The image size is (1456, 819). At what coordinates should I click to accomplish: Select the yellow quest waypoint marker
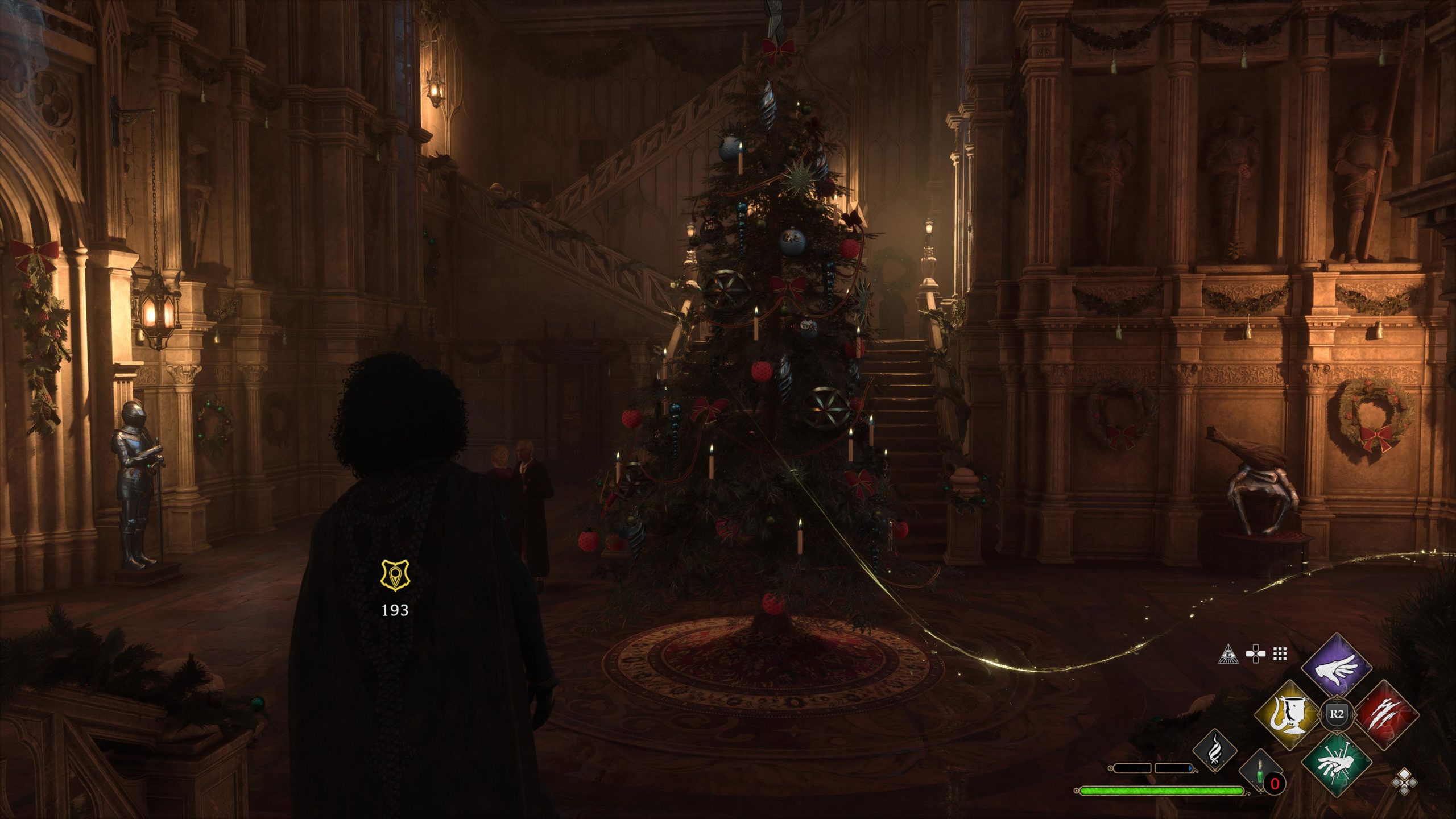[395, 575]
